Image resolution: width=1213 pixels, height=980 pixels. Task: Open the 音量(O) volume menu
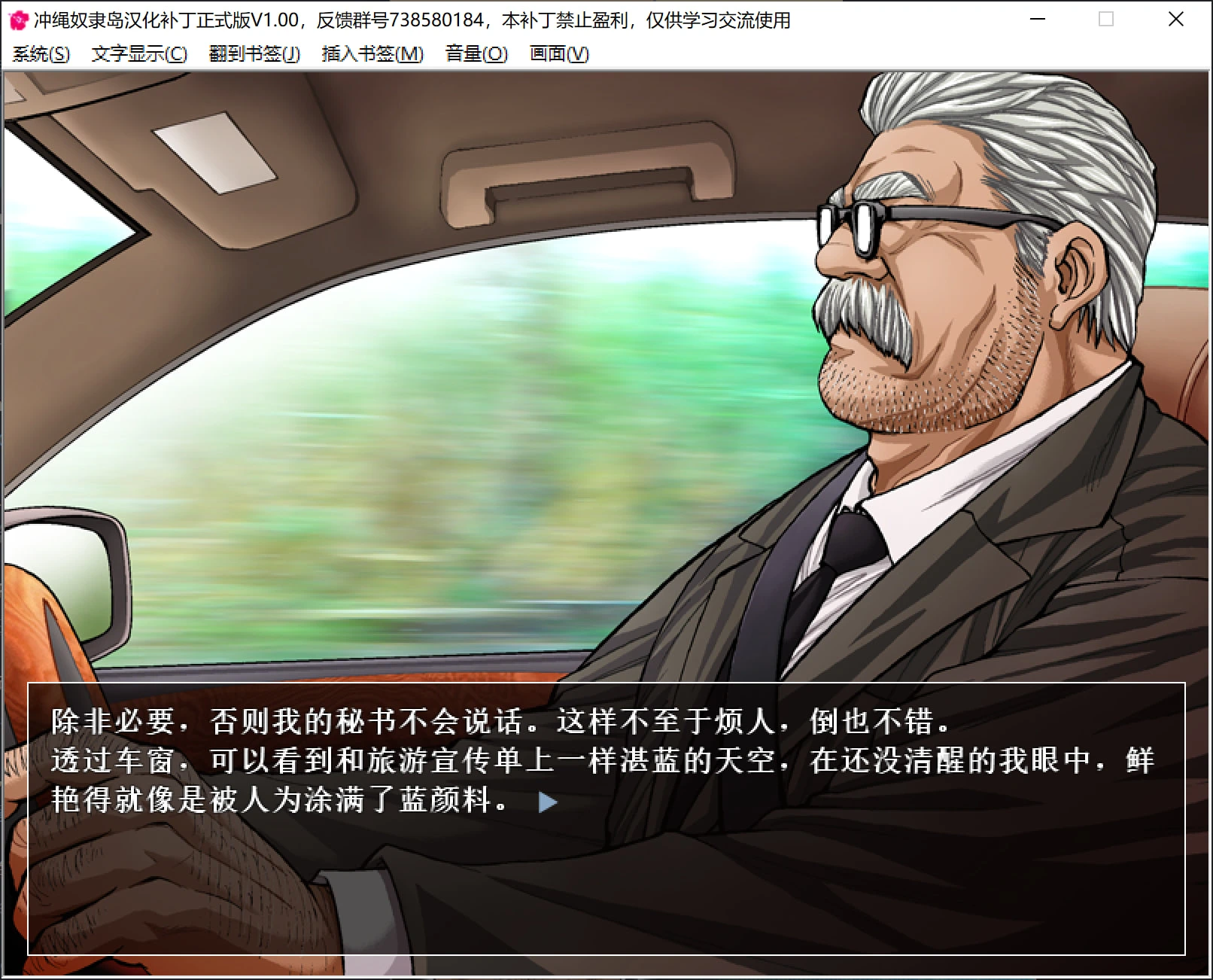coord(475,53)
